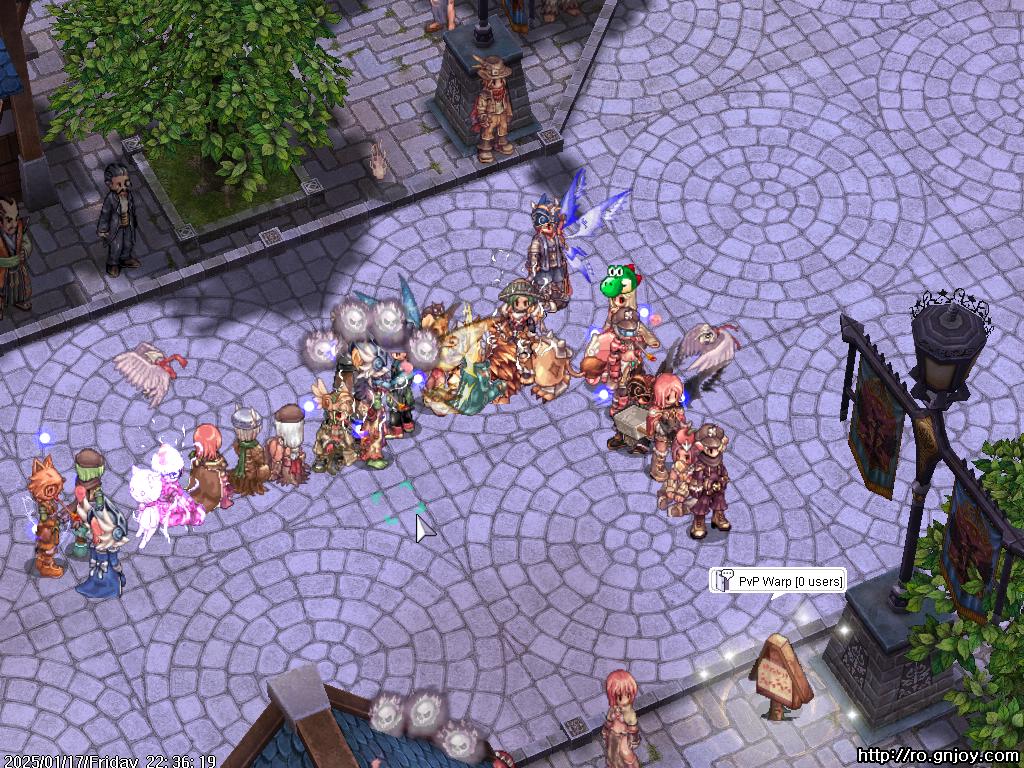This screenshot has height=768, width=1024.
Task: Open the PvP Warp chat room sign
Action: 779,581
